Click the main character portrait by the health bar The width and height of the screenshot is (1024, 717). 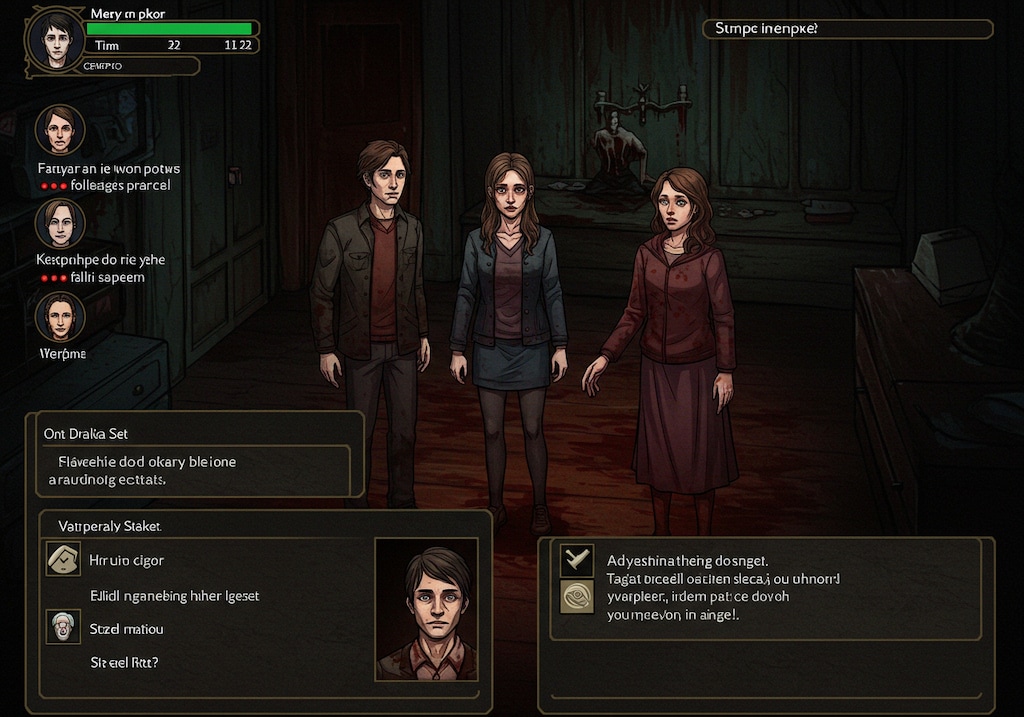click(x=55, y=39)
